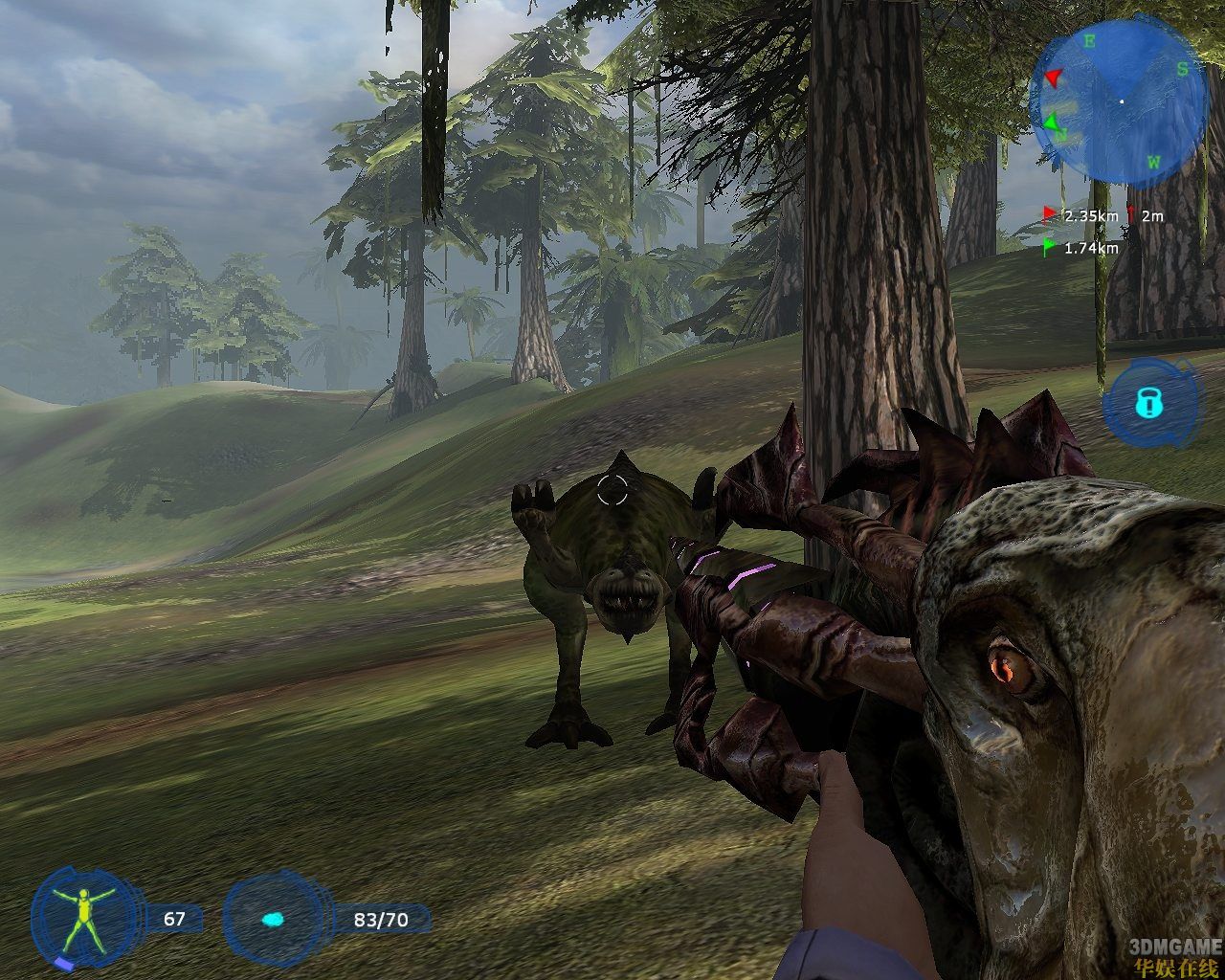Select the red objective marker on the compass
This screenshot has width=1225, height=980.
pyautogui.click(x=1053, y=78)
